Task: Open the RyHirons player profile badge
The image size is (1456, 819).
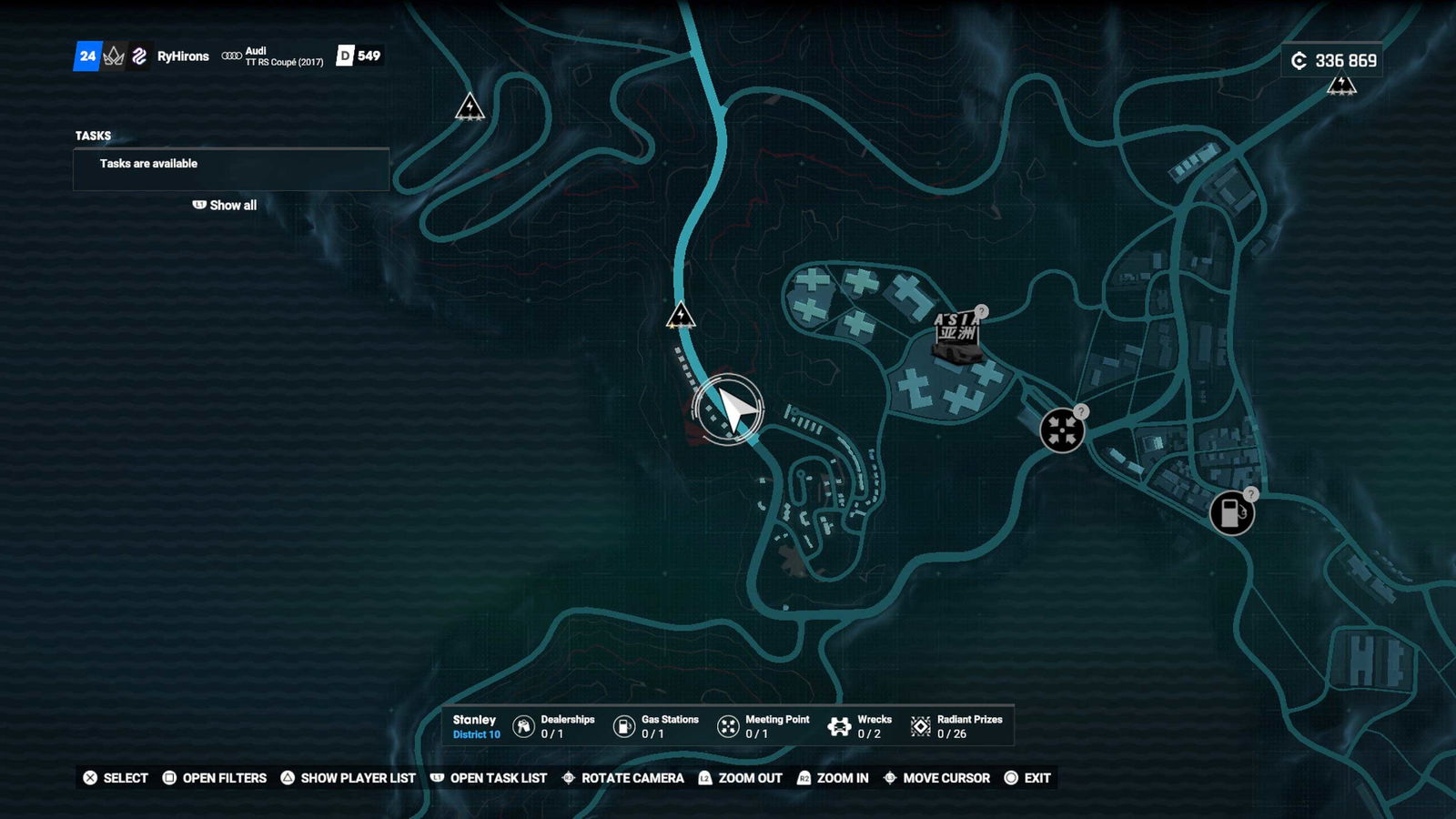Action: [x=182, y=56]
